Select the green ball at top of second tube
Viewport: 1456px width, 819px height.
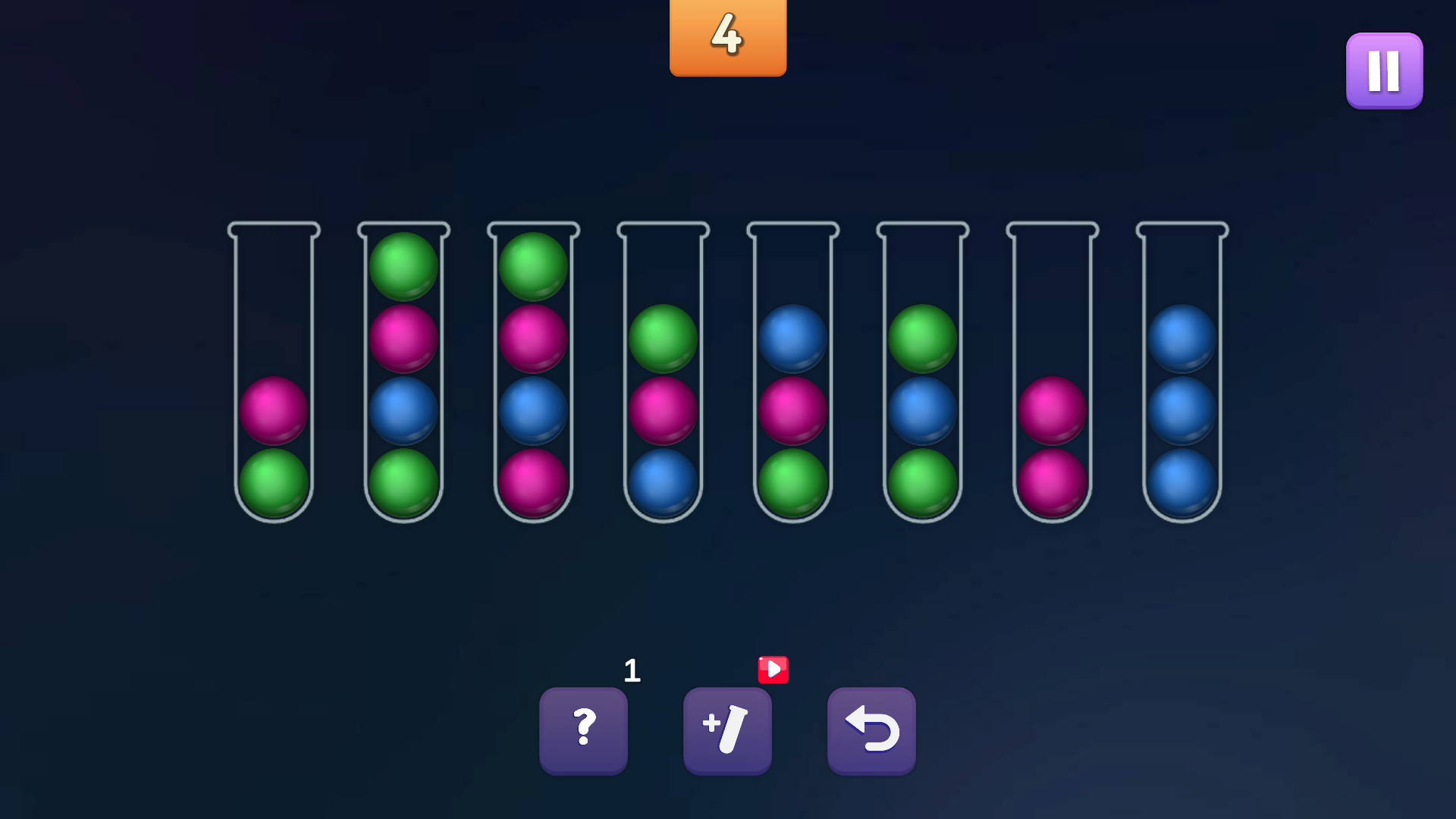click(x=403, y=265)
